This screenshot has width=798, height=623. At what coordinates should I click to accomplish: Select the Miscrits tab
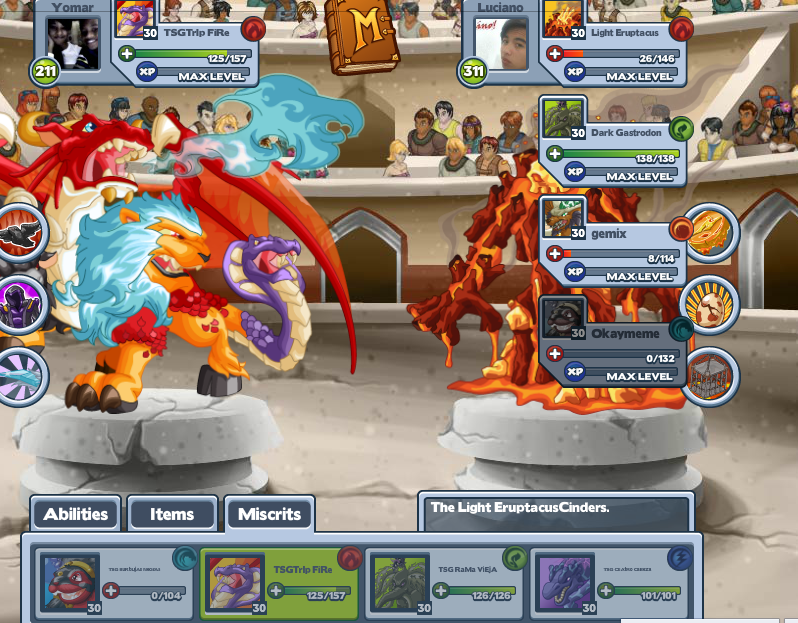(x=269, y=514)
